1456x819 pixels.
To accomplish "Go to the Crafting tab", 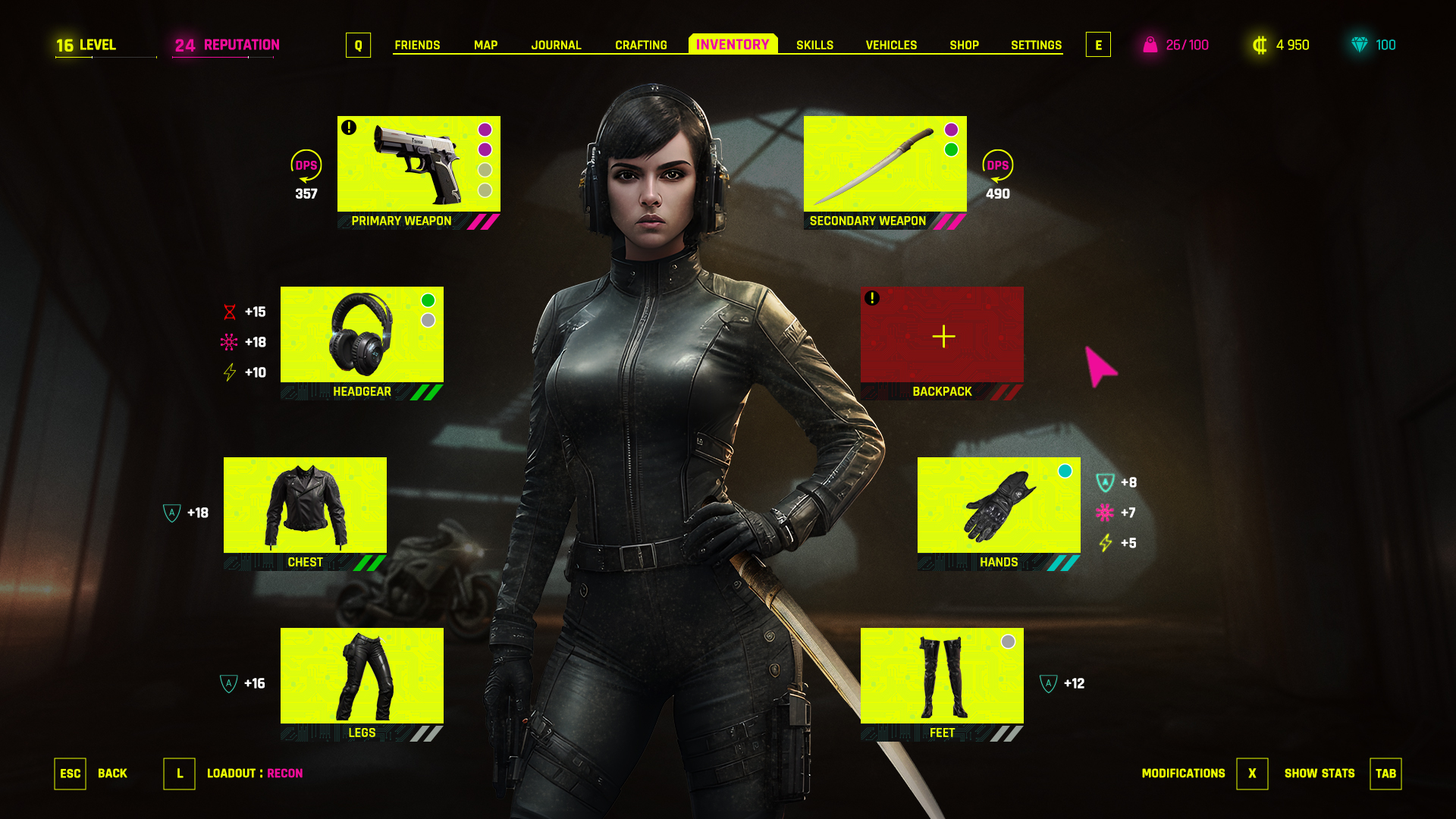I will (641, 45).
